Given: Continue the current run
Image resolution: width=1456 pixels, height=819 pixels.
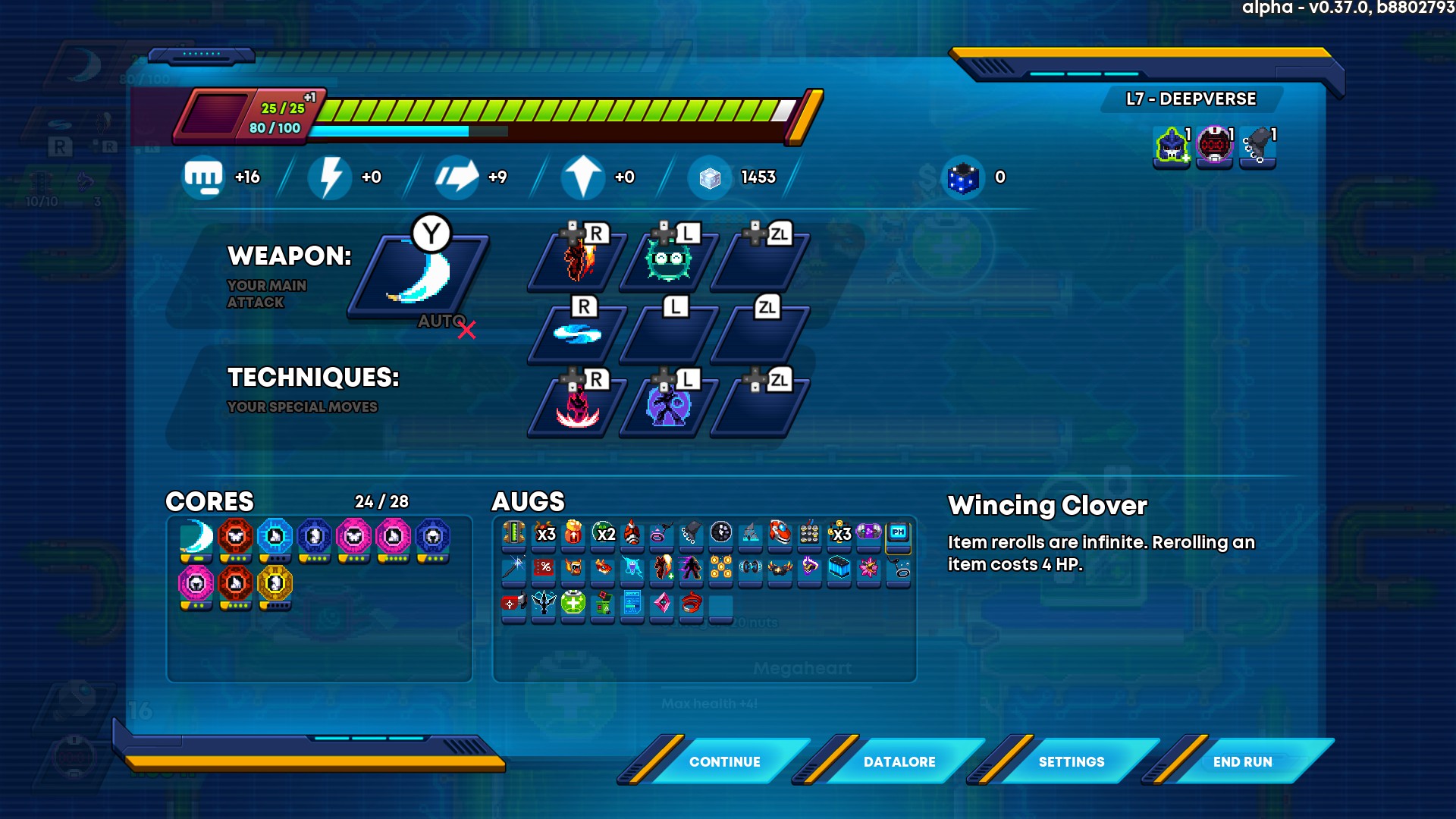Looking at the screenshot, I should point(724,761).
